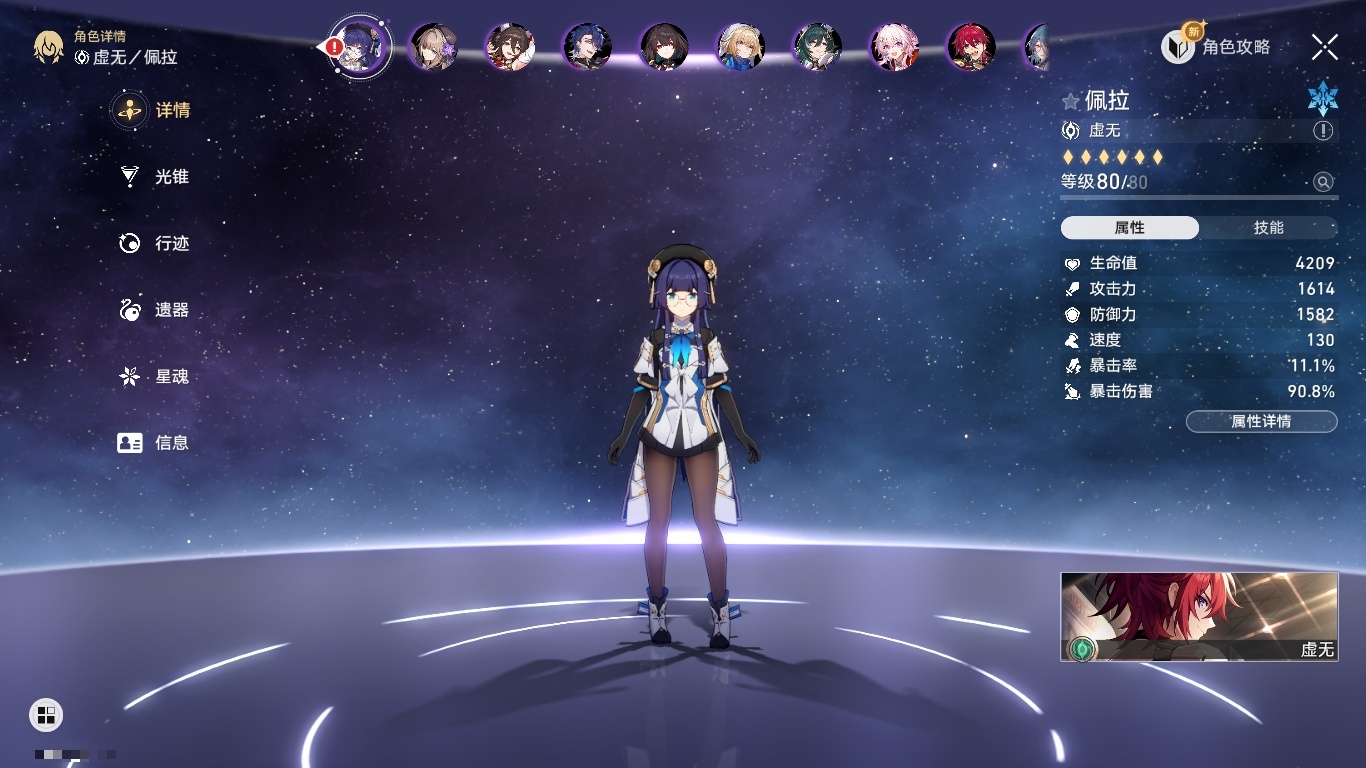The image size is (1366, 768).
Task: Pick the blonde character portrait in roster
Action: point(740,47)
